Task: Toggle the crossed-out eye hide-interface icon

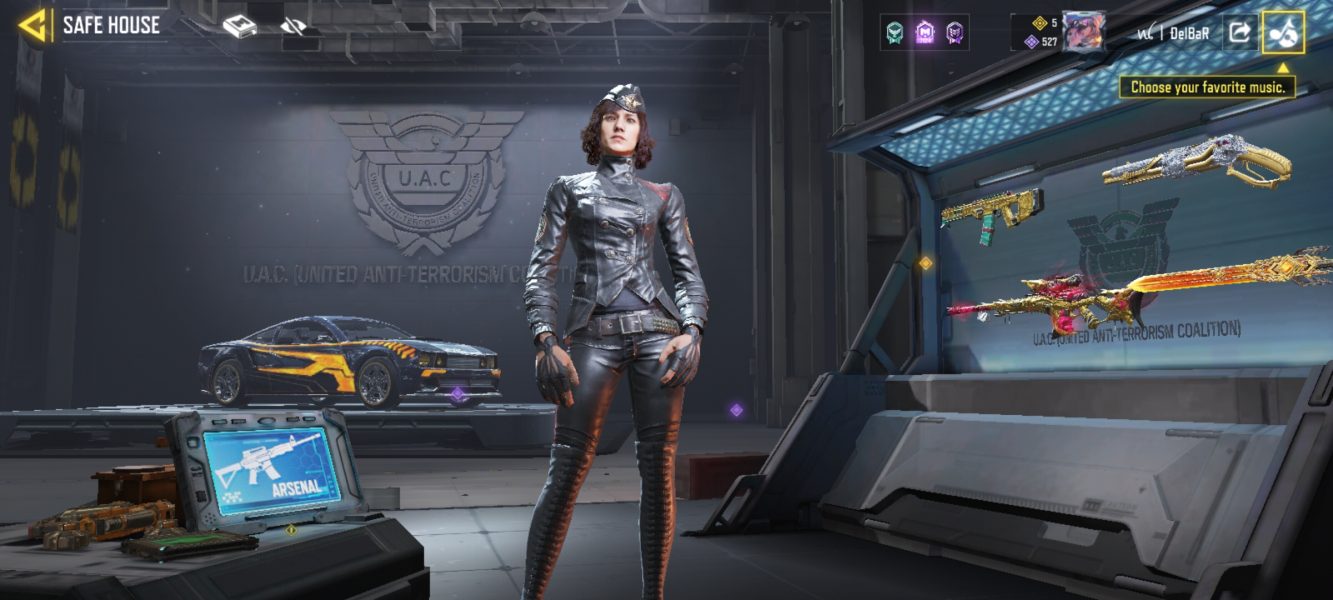Action: (293, 27)
